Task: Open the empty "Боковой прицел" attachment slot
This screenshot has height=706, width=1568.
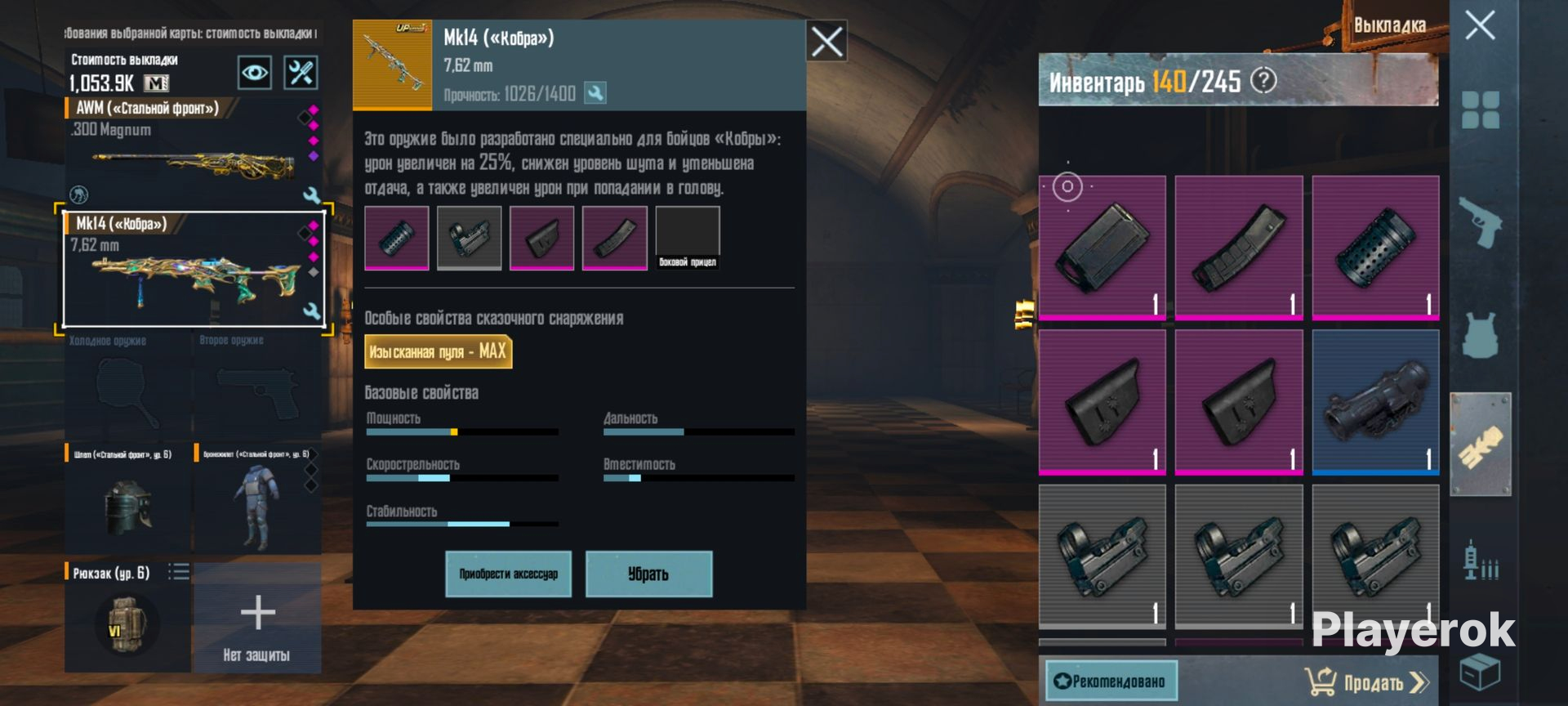Action: (688, 237)
